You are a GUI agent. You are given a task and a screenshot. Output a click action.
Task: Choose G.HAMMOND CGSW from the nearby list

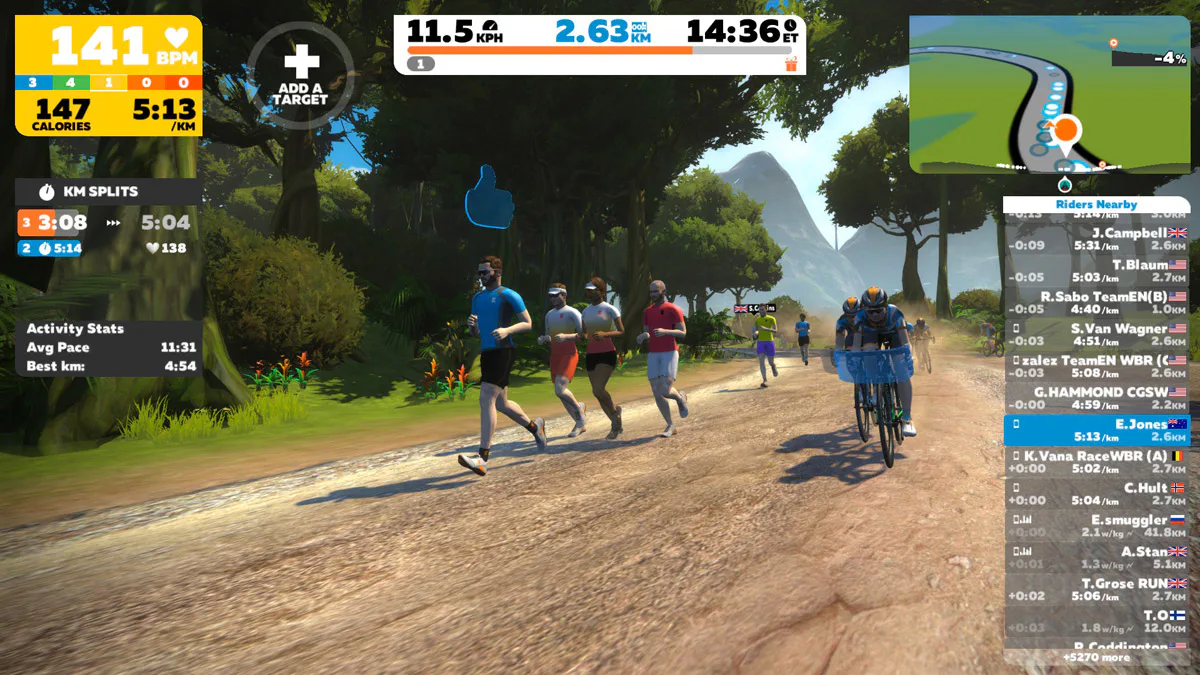point(1097,398)
